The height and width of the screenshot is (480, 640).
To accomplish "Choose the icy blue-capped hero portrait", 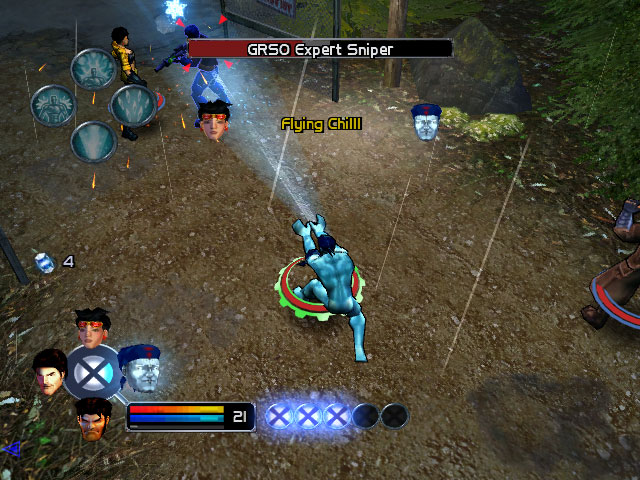I will click(x=139, y=367).
